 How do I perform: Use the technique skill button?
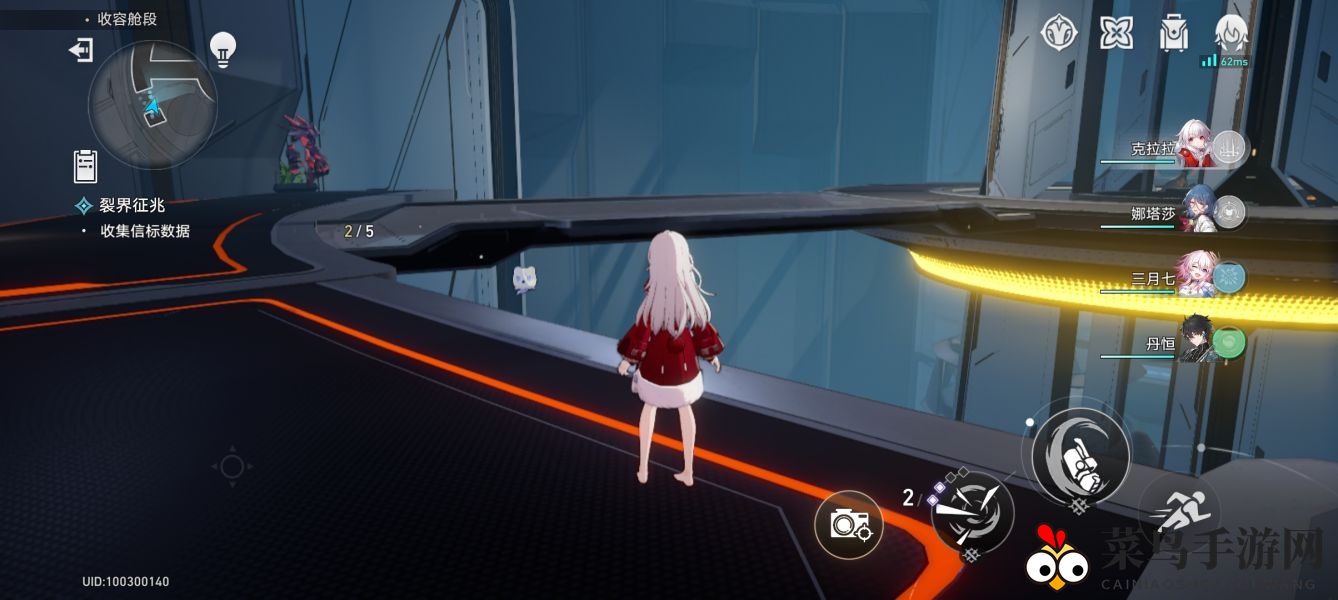[x=972, y=511]
